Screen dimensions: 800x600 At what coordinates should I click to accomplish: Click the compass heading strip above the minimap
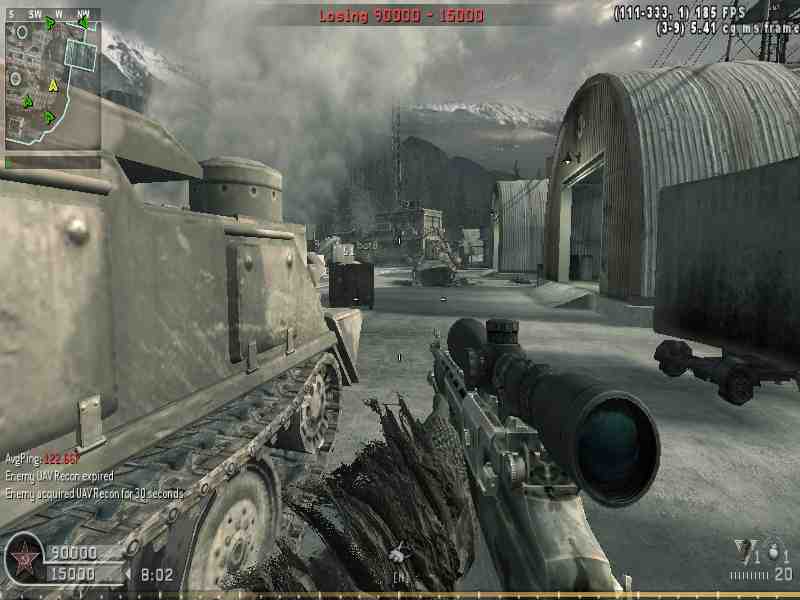tap(52, 13)
